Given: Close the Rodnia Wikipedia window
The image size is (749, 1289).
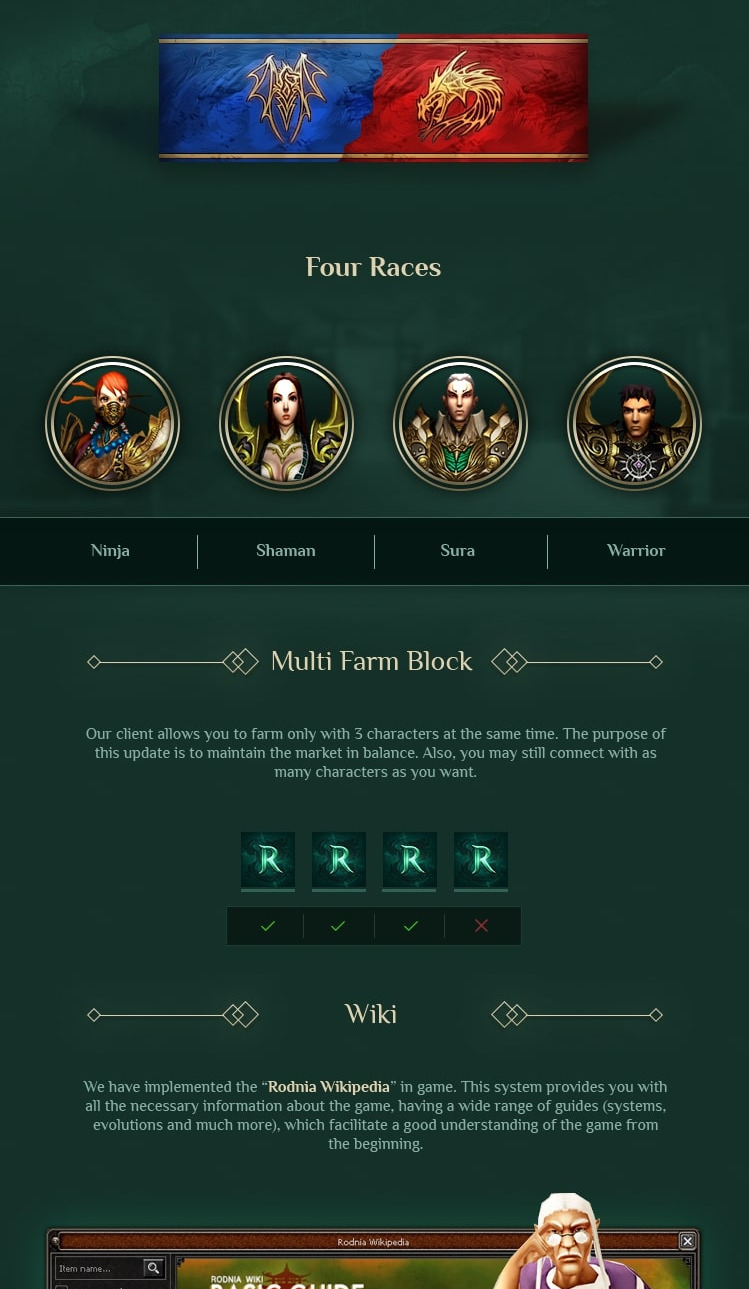Looking at the screenshot, I should click(687, 1241).
